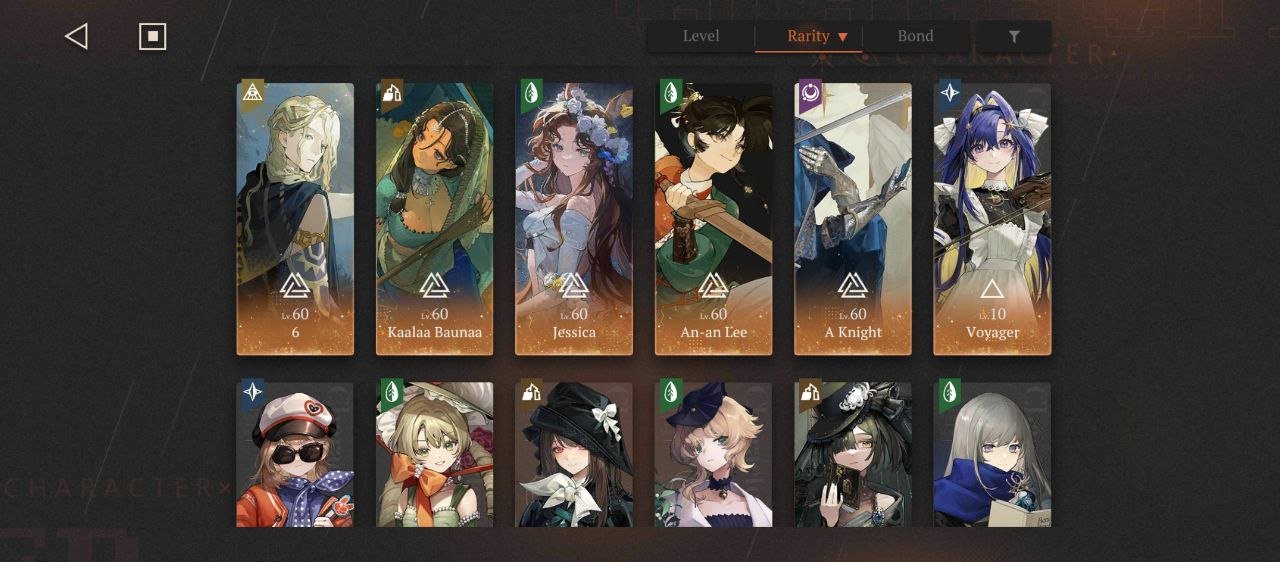Sort characters by Bond

pyautogui.click(x=915, y=36)
